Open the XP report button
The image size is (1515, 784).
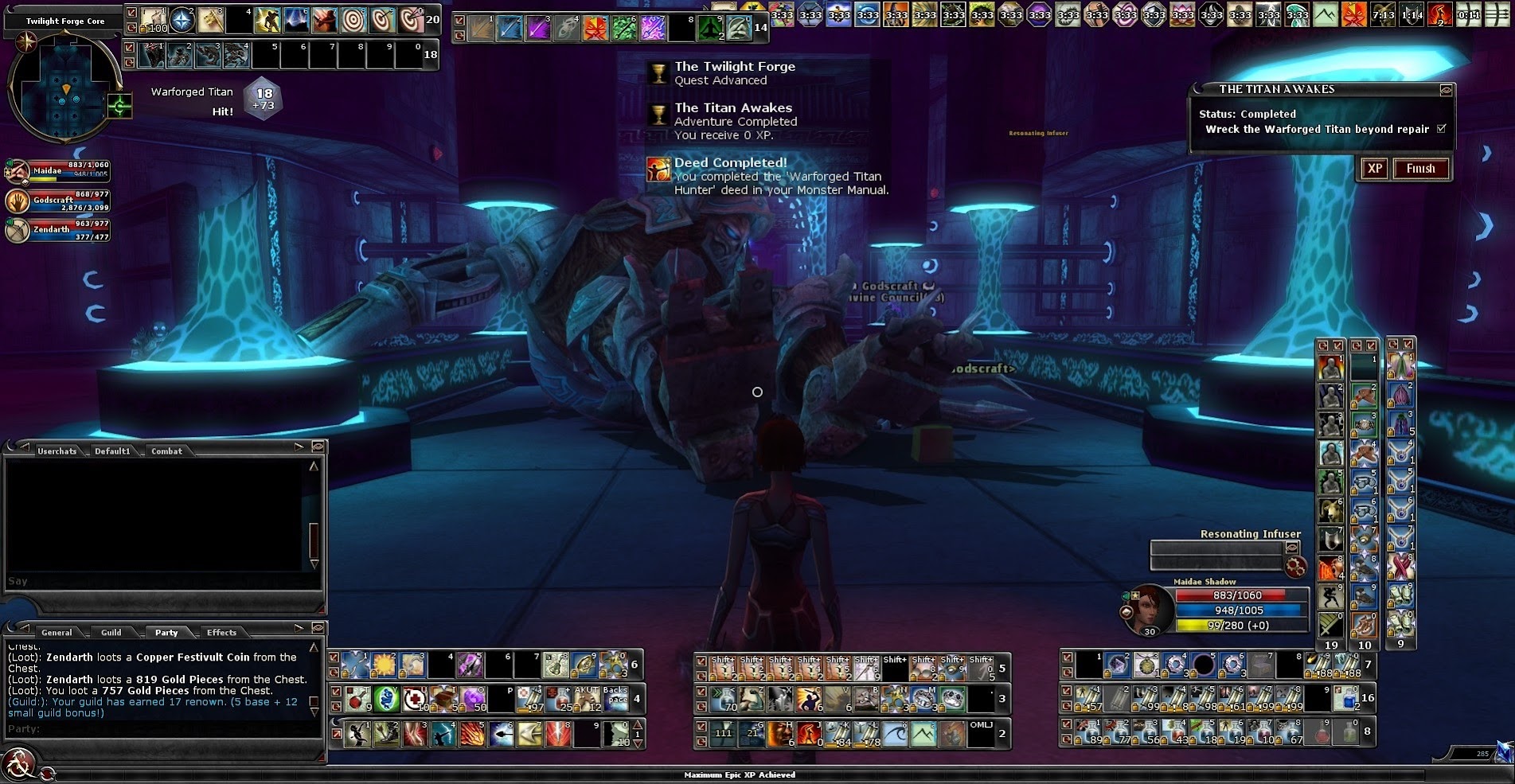1375,169
